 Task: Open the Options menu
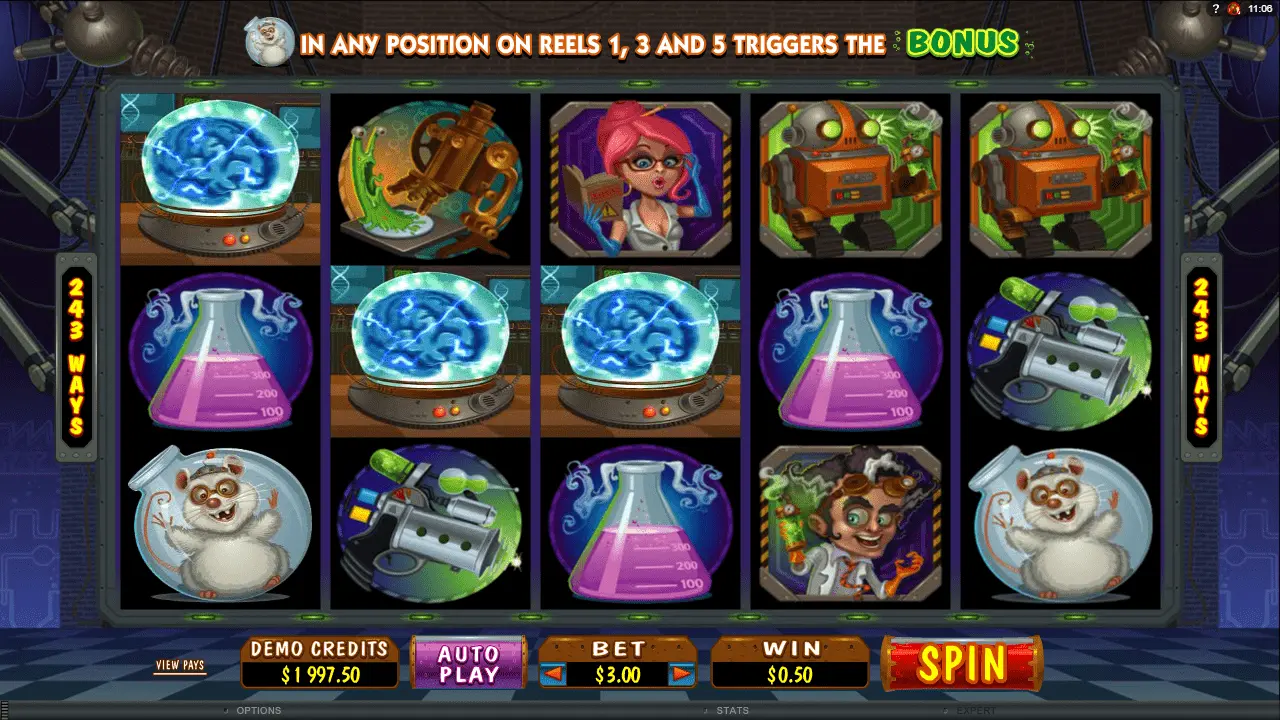tap(258, 711)
